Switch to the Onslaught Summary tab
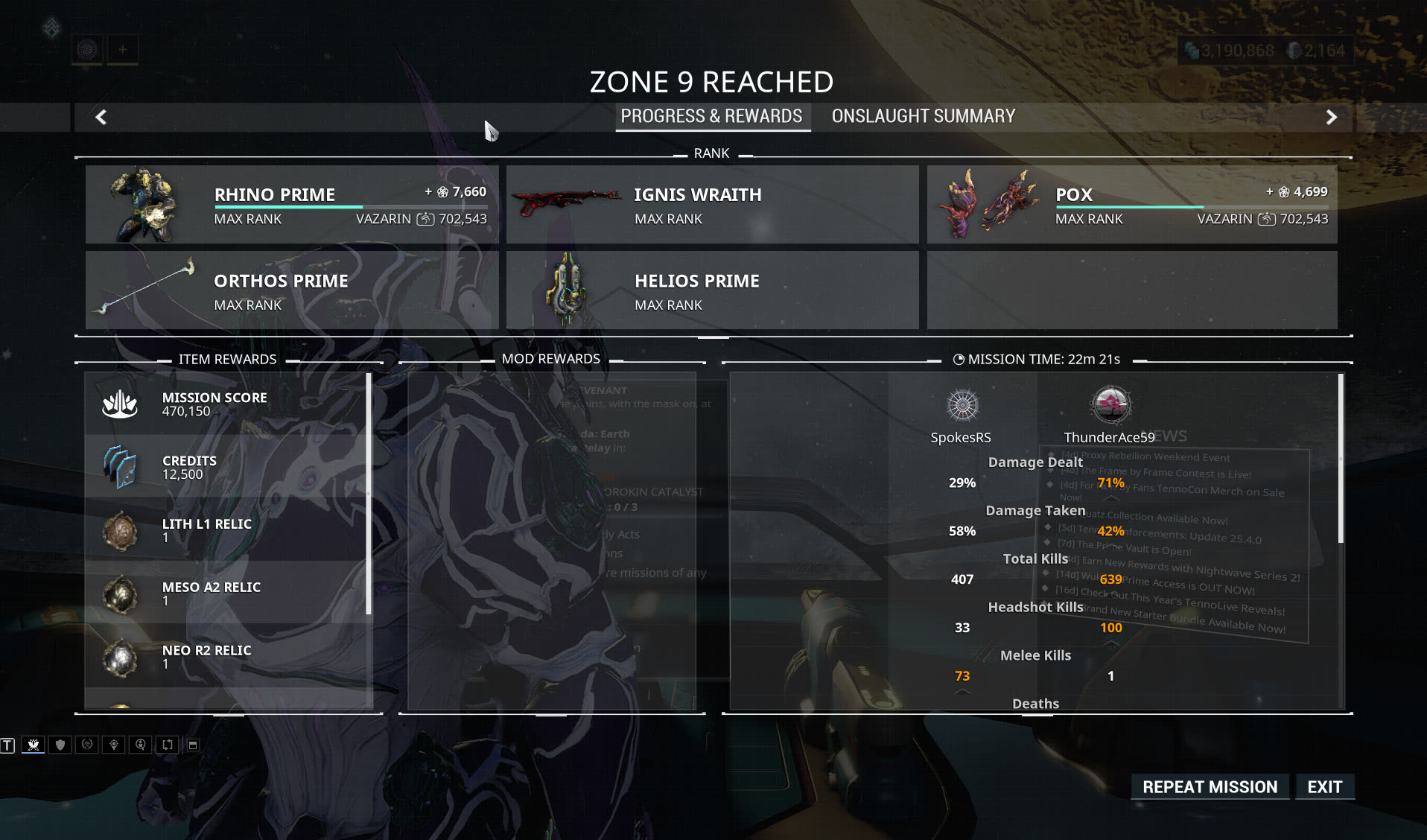Image resolution: width=1427 pixels, height=840 pixels. (923, 116)
